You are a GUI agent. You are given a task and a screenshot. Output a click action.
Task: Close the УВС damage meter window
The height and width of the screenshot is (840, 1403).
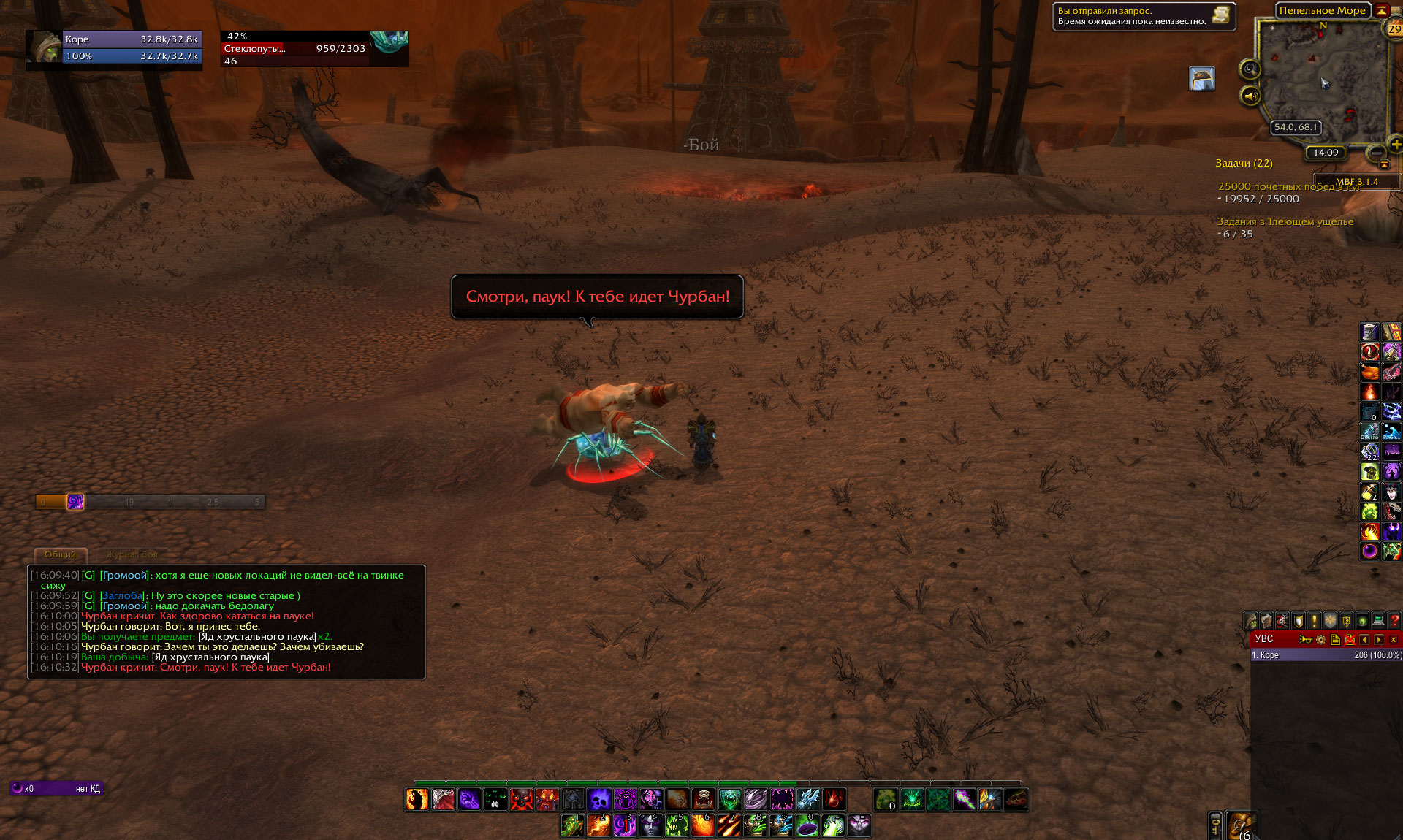click(x=1394, y=639)
